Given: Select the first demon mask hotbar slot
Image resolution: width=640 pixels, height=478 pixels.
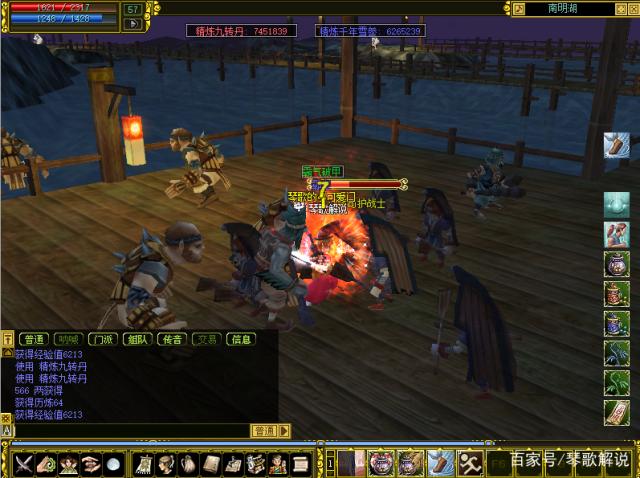Looking at the screenshot, I should click(381, 463).
